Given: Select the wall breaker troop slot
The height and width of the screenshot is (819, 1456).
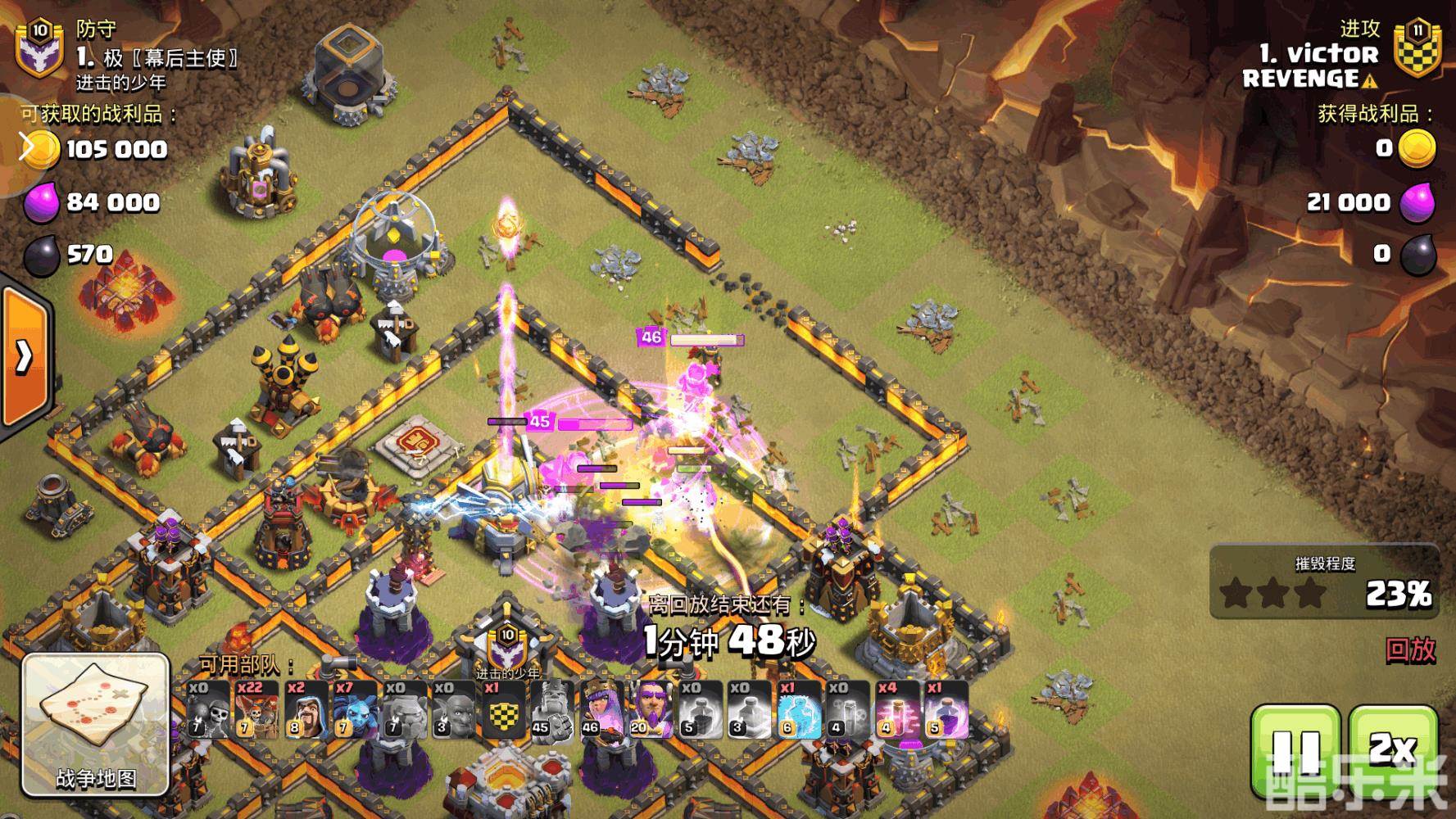Looking at the screenshot, I should pyautogui.click(x=206, y=709).
